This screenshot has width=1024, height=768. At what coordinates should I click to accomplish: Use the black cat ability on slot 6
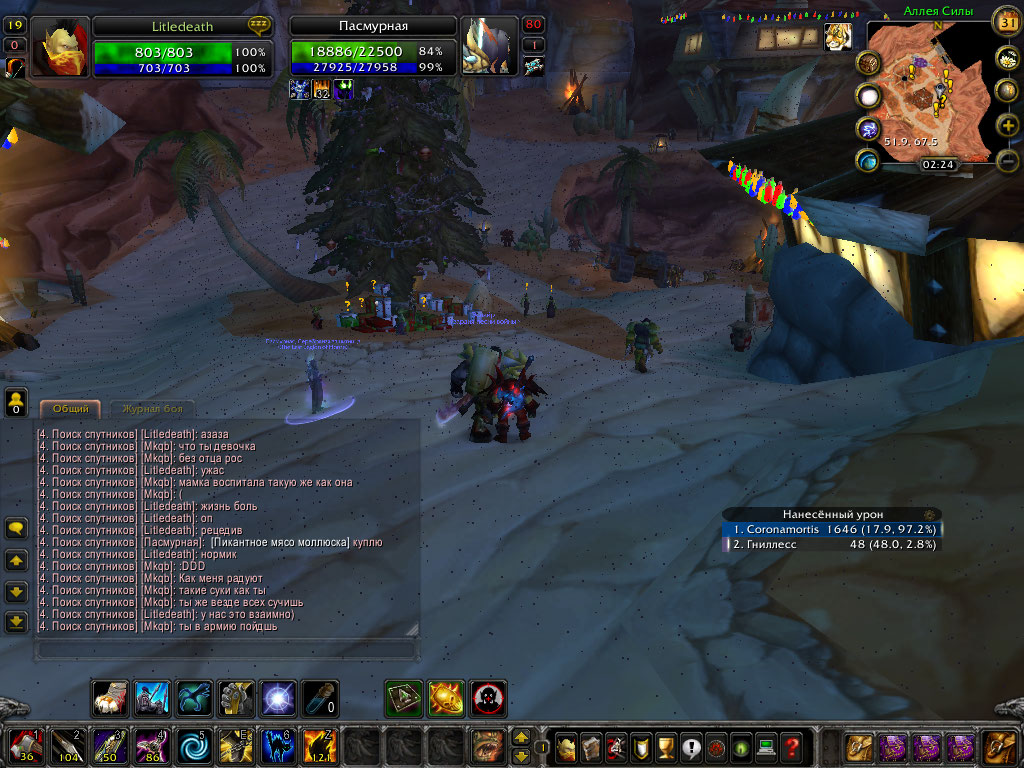pos(277,747)
